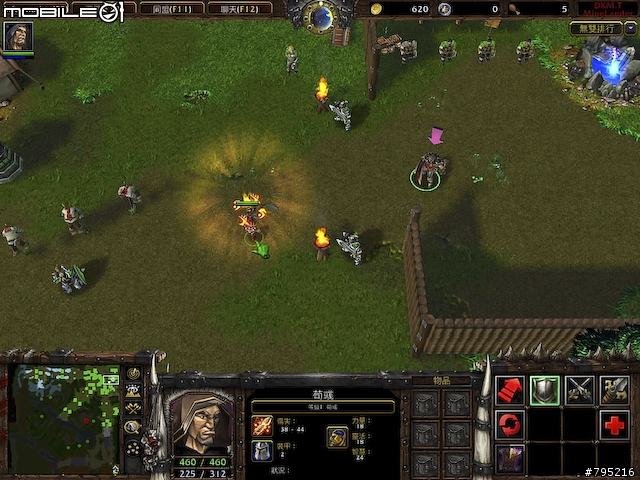This screenshot has width=640, height=480.
Task: Toggle minimap terrain display button
Action: coord(133,391)
